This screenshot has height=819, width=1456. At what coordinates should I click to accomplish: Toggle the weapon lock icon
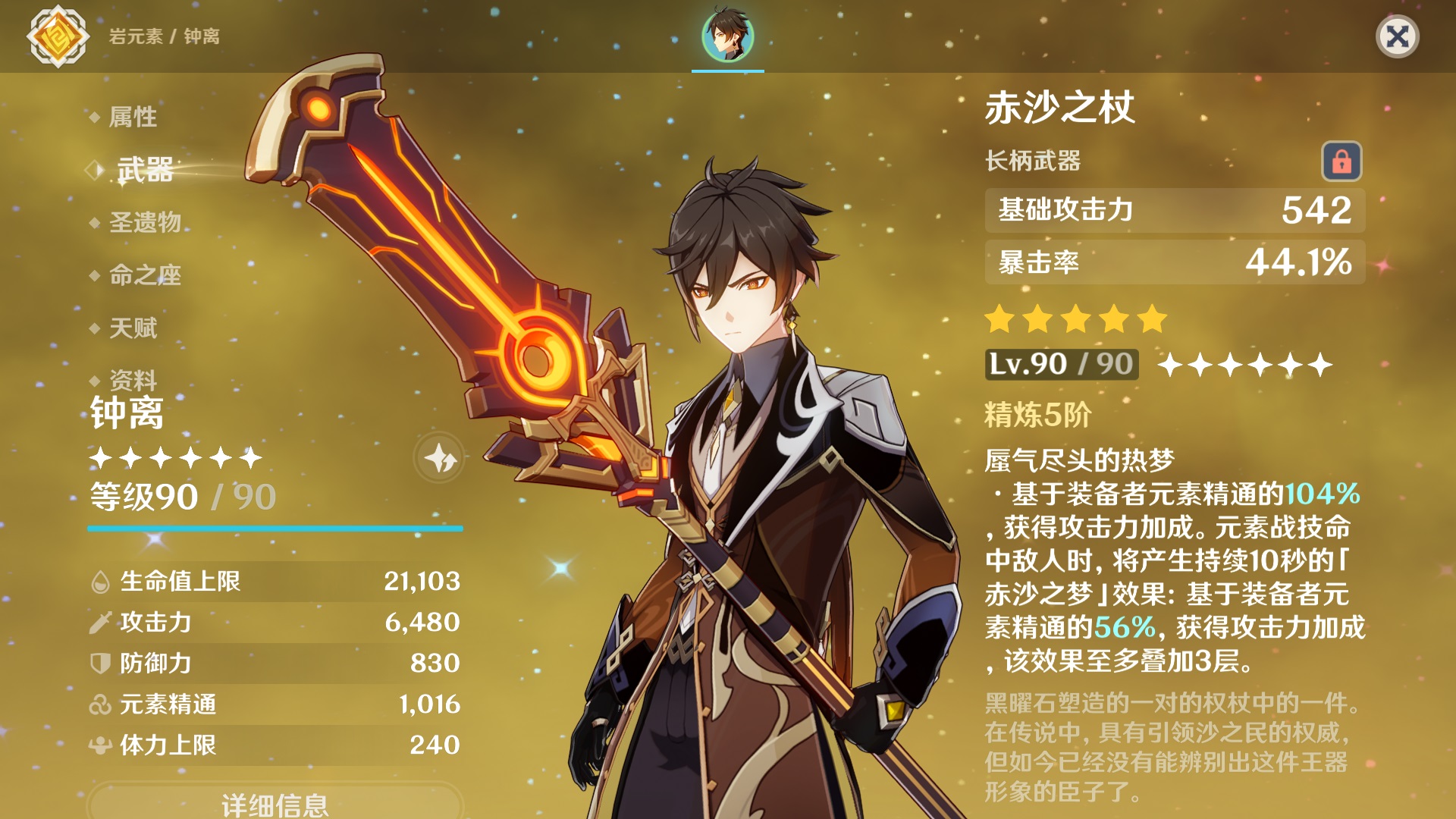click(1341, 161)
